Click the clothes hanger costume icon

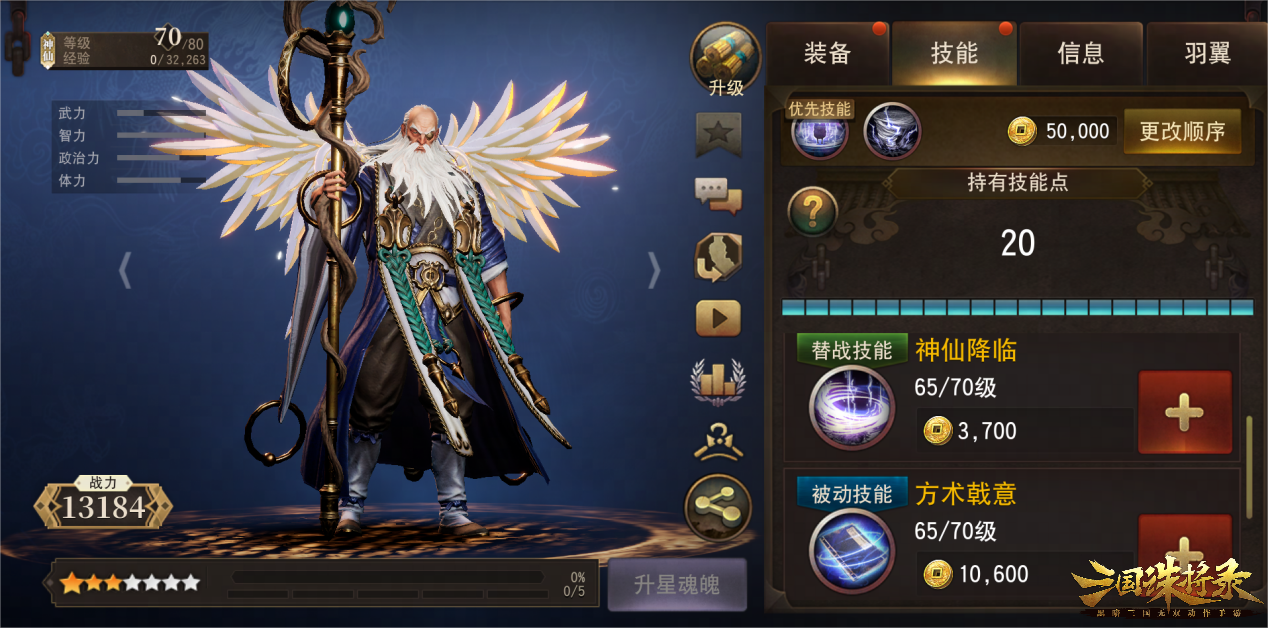pyautogui.click(x=719, y=442)
